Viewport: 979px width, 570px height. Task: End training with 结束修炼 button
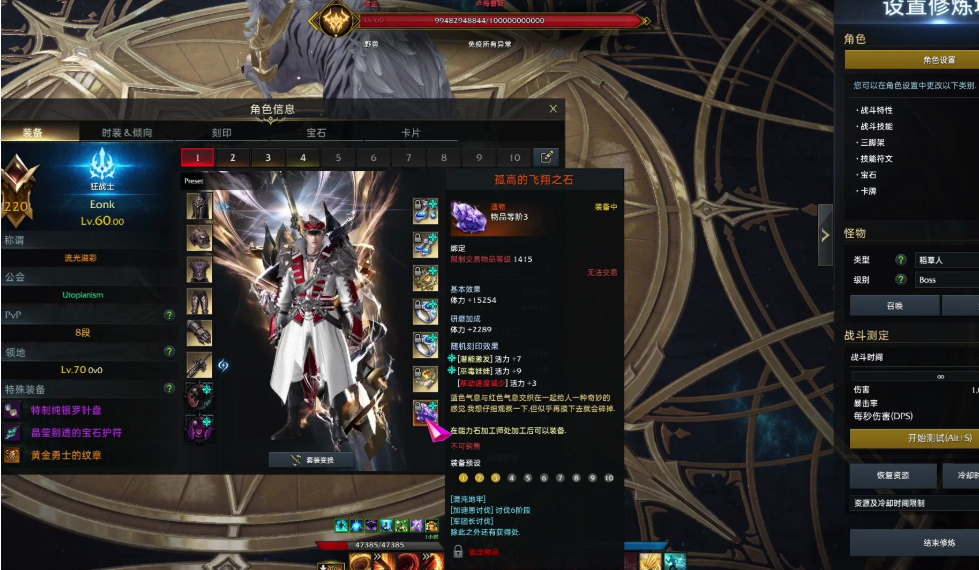point(920,543)
